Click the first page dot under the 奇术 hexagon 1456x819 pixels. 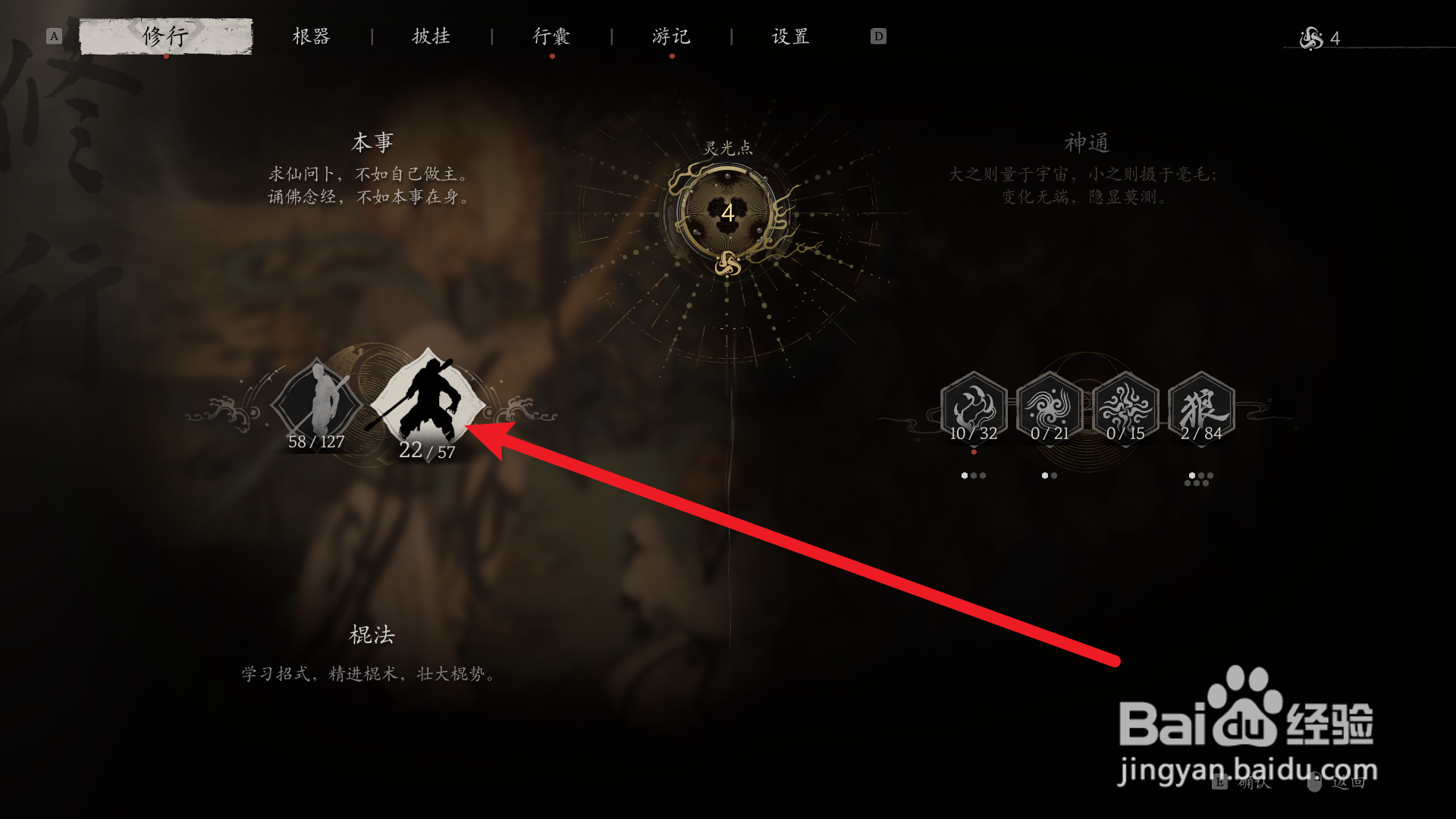[x=965, y=475]
